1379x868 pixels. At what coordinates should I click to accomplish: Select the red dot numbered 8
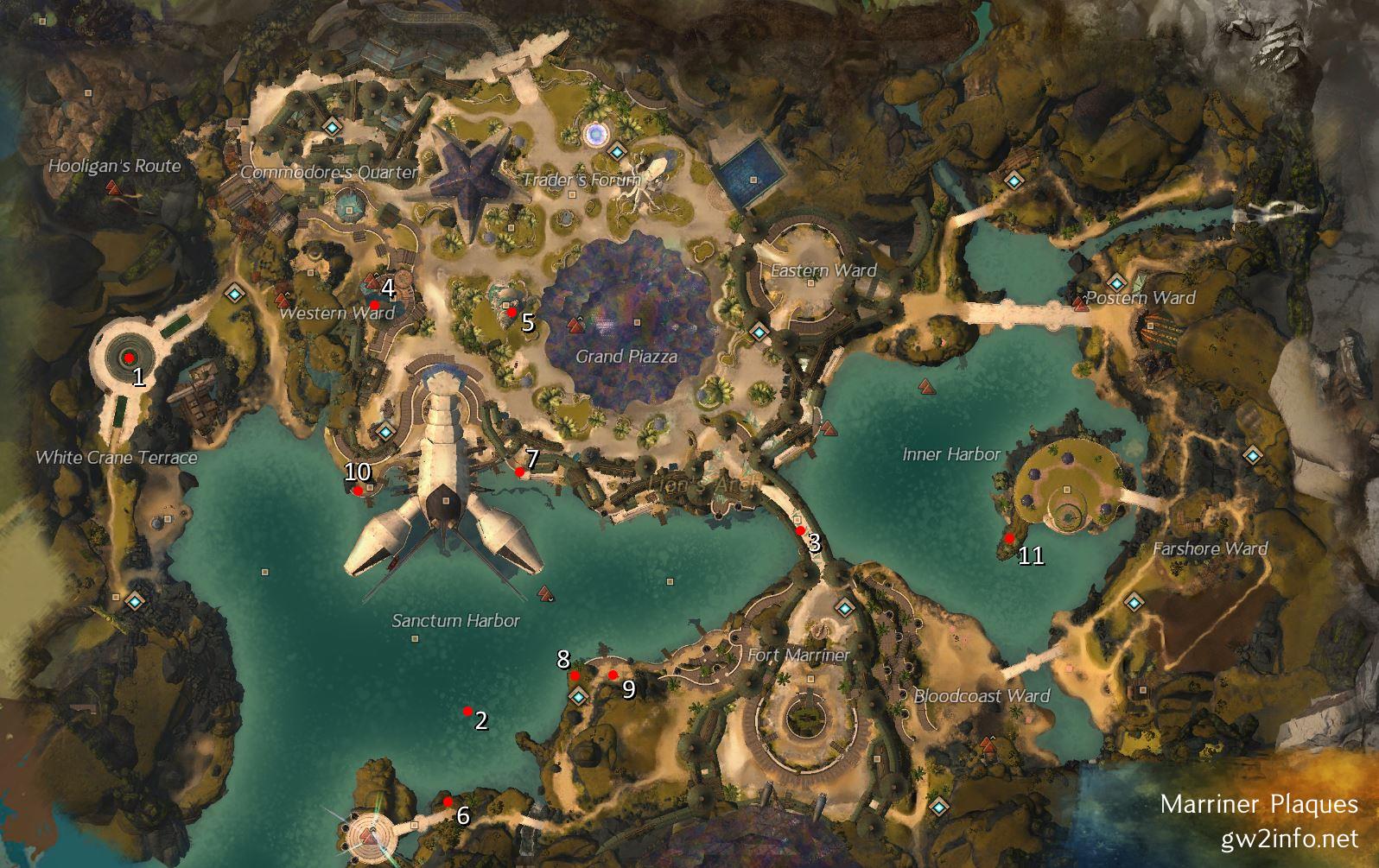coord(575,675)
